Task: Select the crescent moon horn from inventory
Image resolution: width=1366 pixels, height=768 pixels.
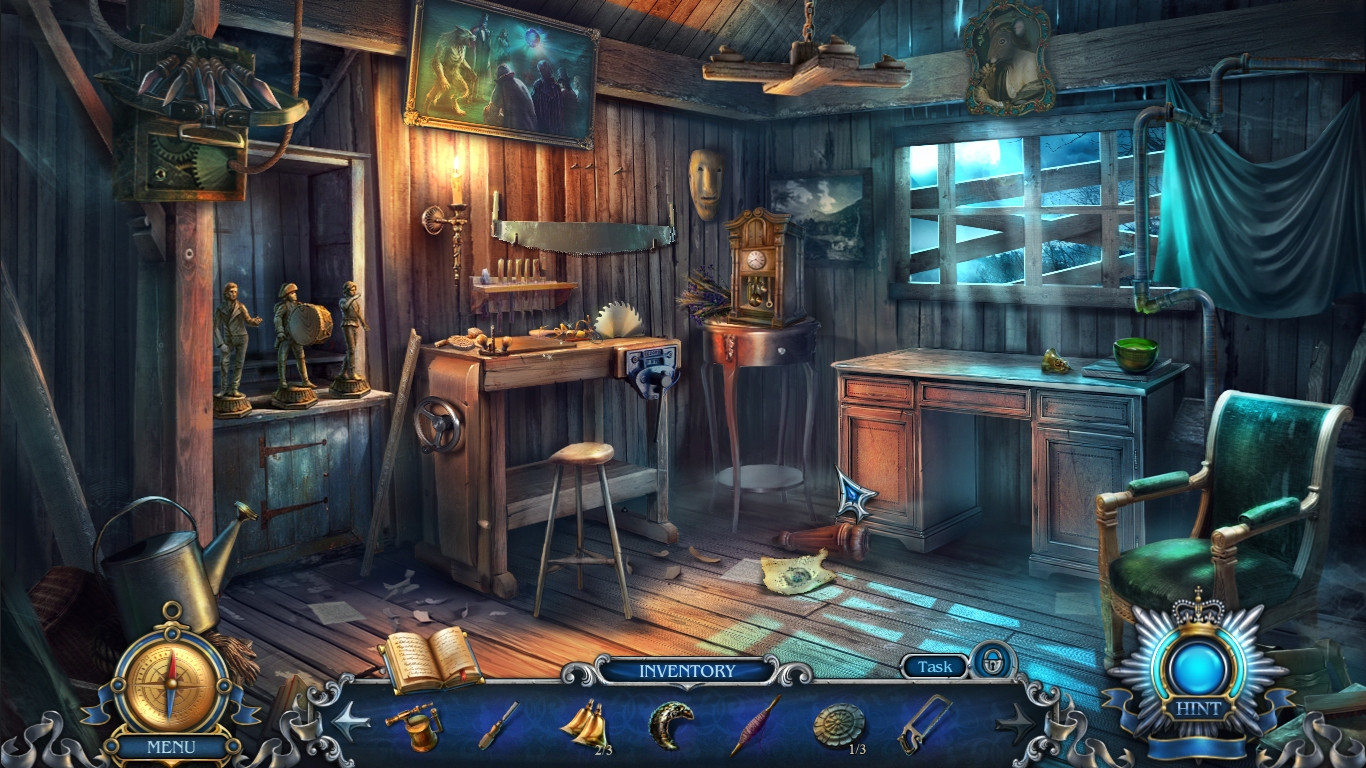Action: point(668,725)
